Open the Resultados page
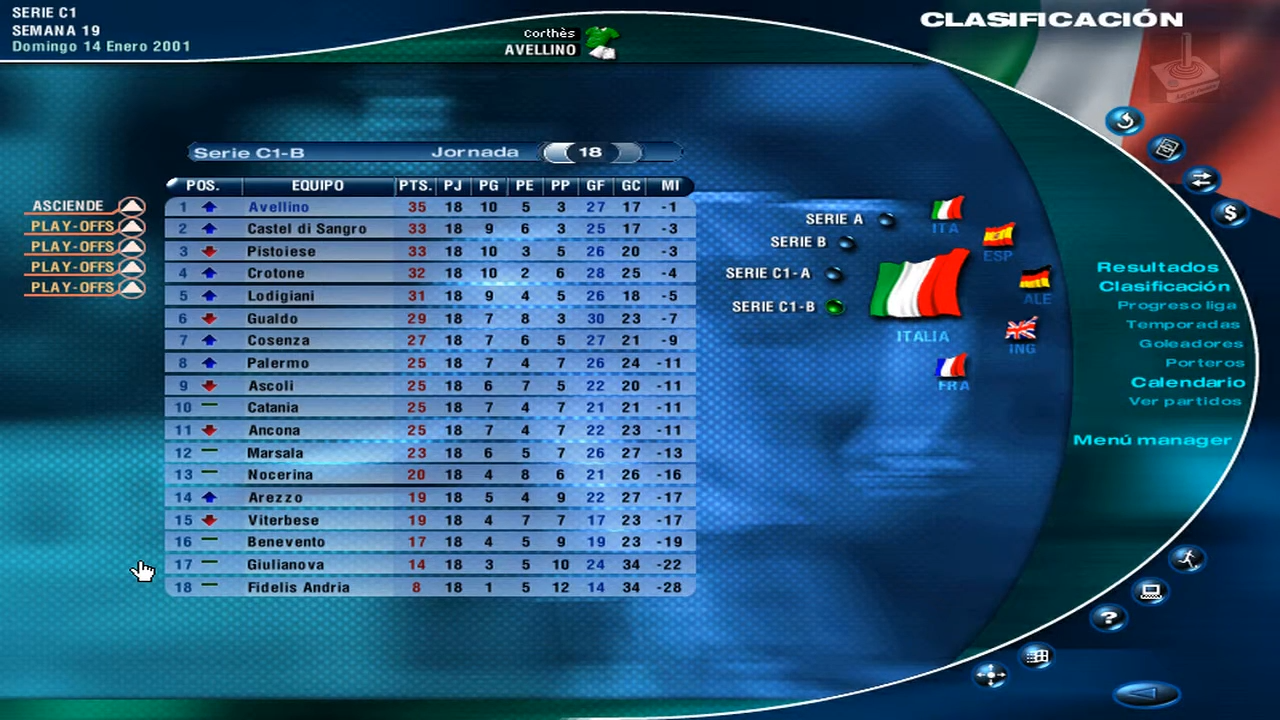 click(1158, 267)
